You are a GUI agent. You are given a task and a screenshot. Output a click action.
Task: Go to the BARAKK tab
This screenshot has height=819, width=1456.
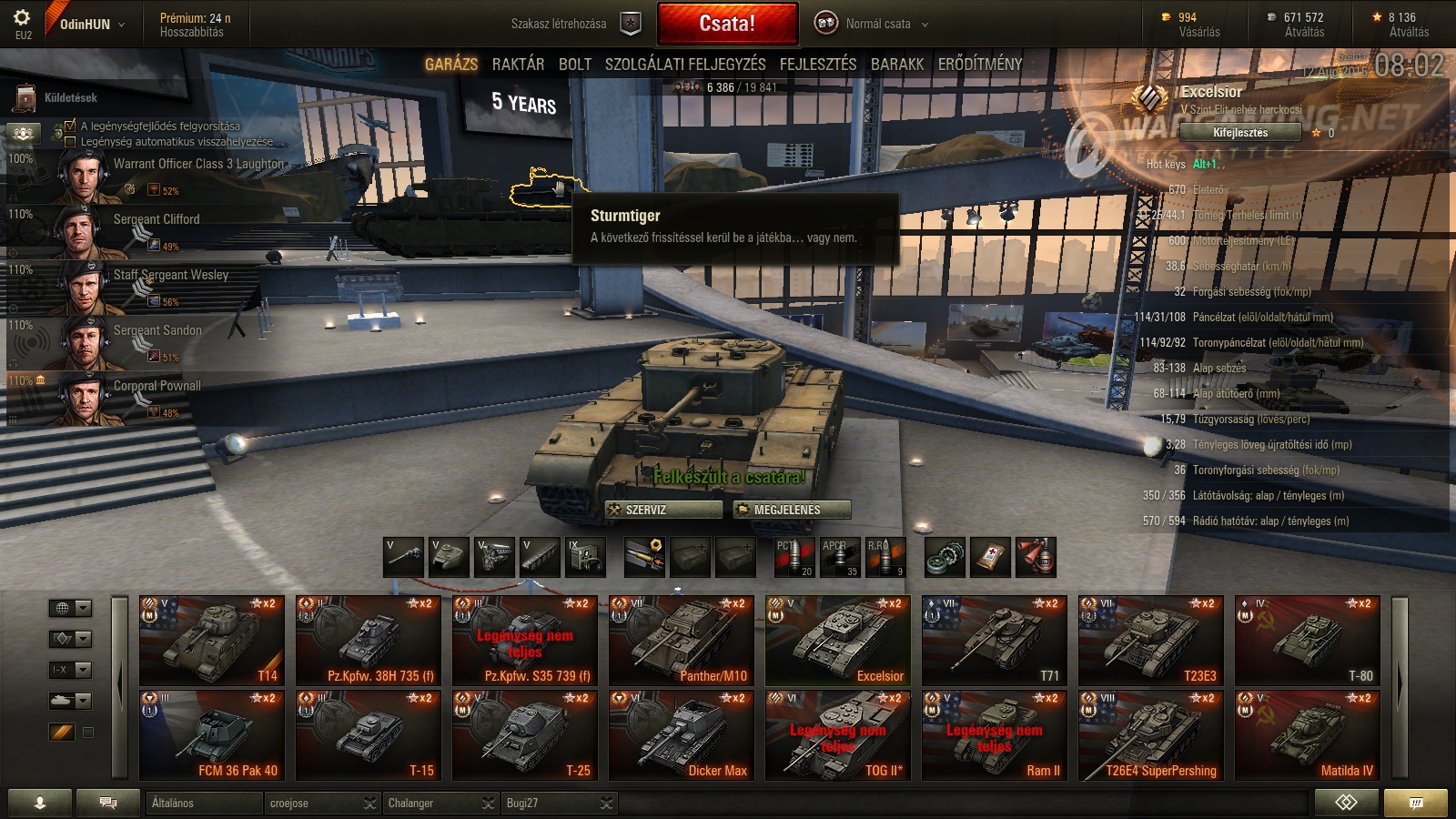pos(896,65)
